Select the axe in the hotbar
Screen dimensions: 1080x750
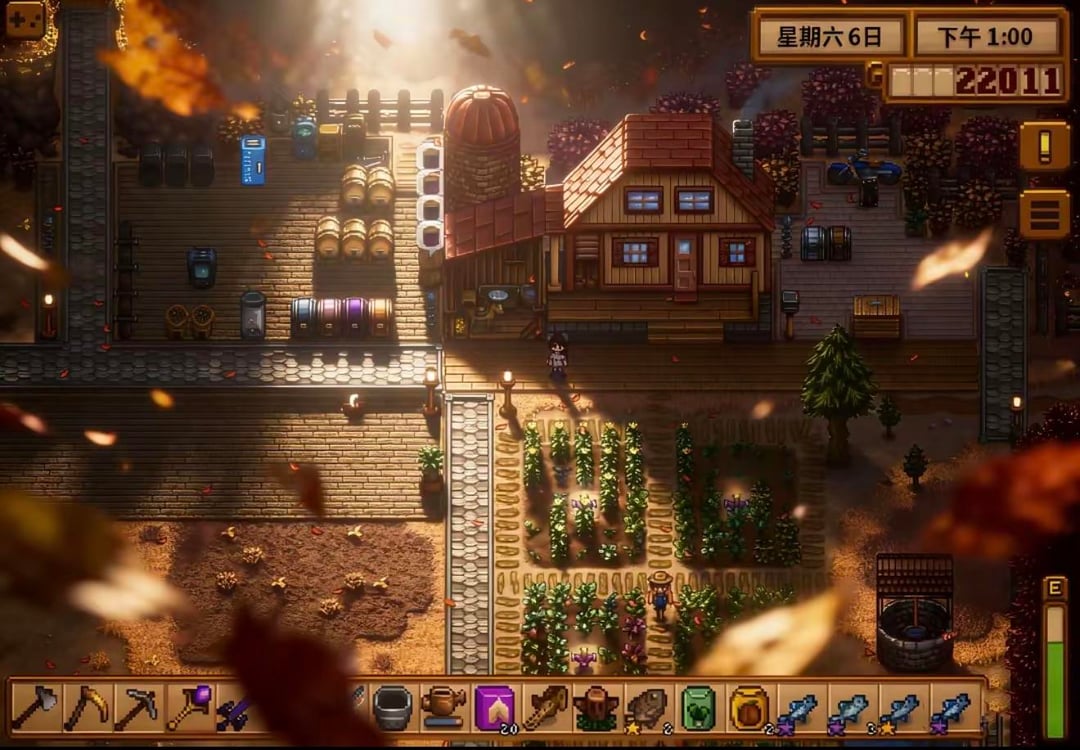tap(36, 707)
